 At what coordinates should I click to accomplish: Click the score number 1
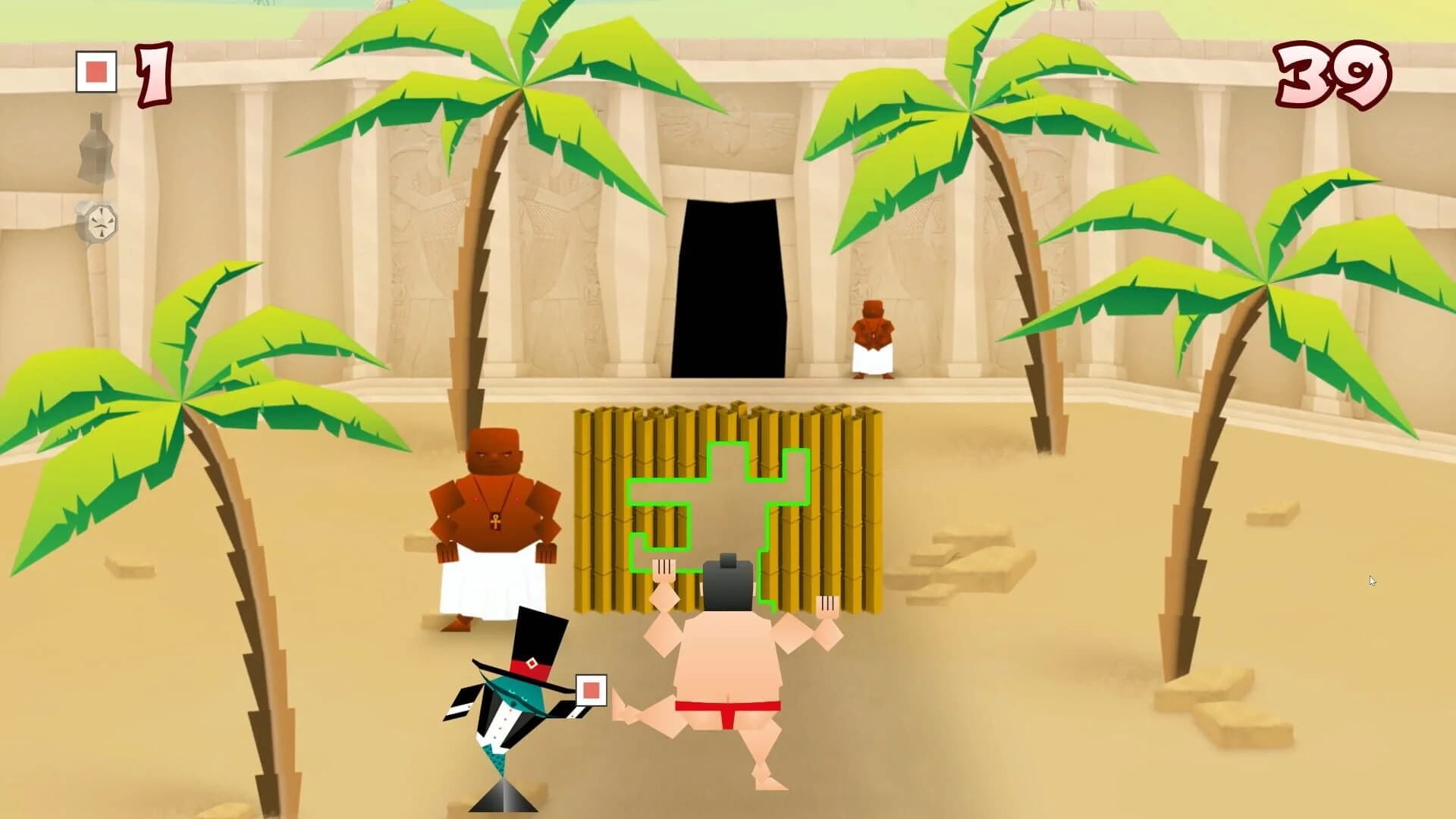(155, 72)
